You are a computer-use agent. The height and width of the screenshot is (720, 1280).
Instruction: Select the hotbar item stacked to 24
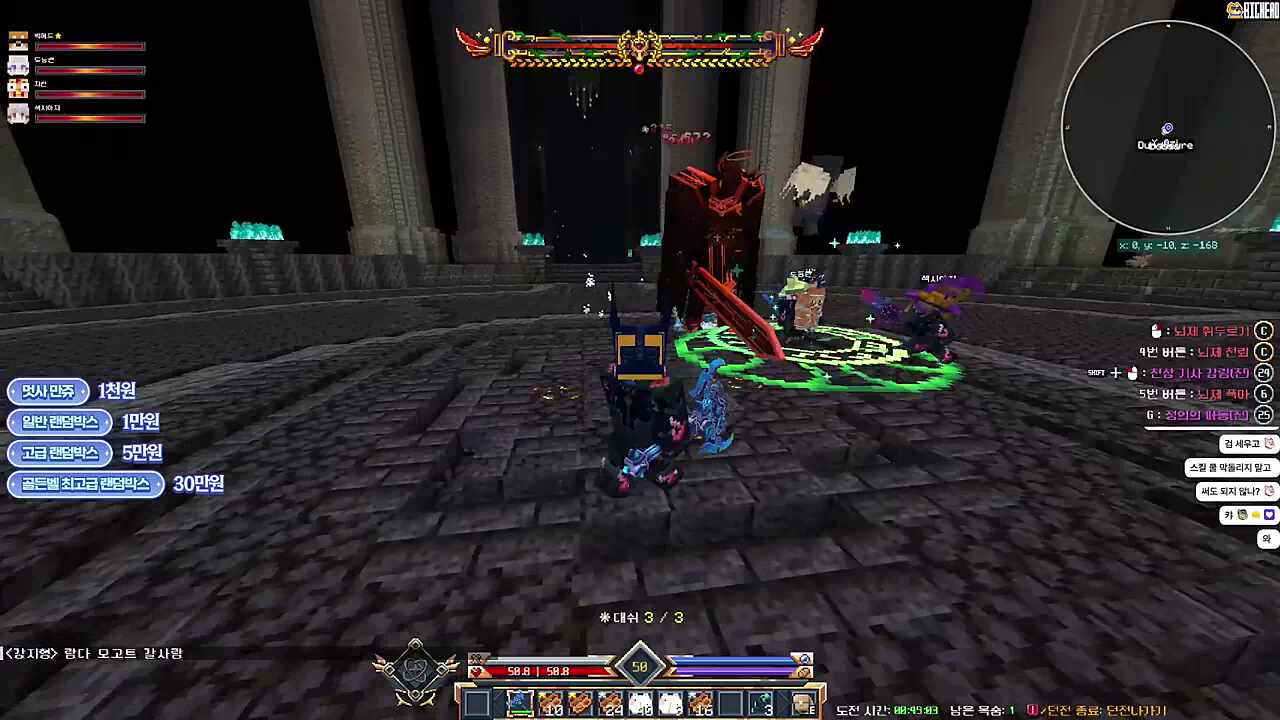click(x=609, y=703)
